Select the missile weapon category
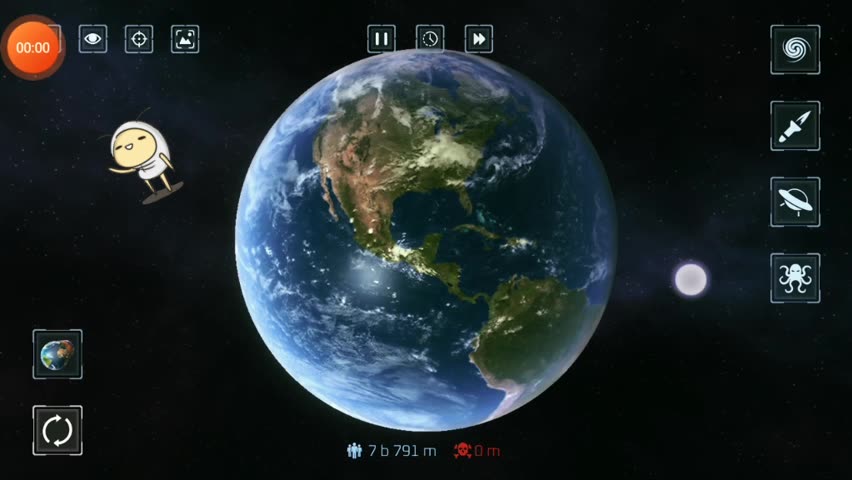 [x=795, y=125]
